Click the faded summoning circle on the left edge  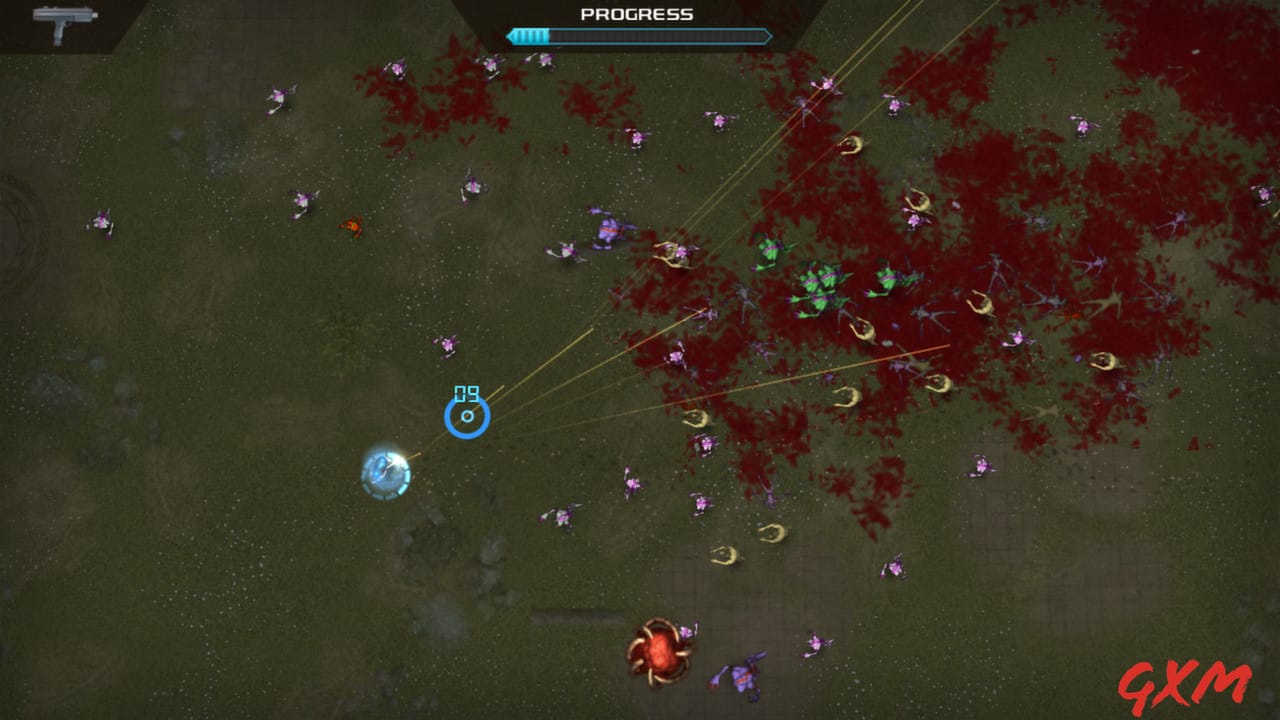(18, 230)
